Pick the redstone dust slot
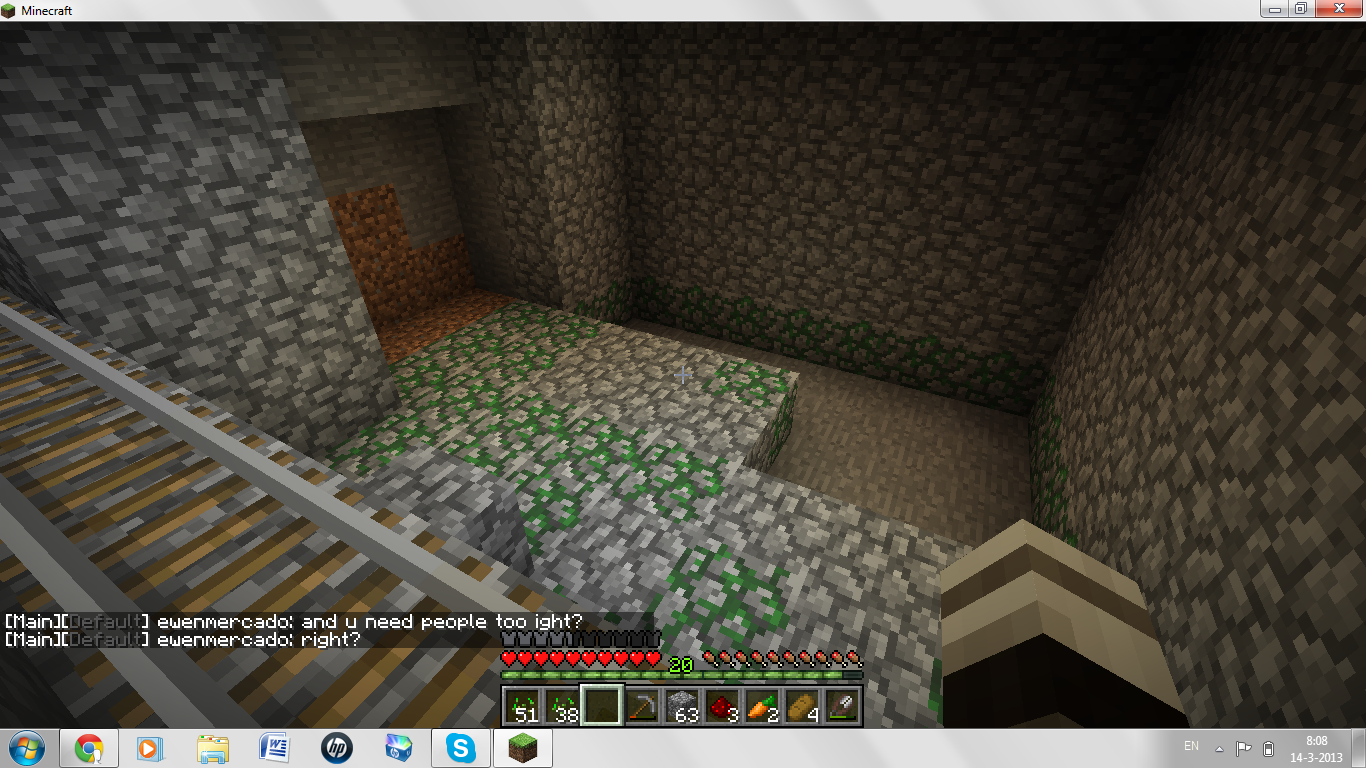 [x=722, y=707]
